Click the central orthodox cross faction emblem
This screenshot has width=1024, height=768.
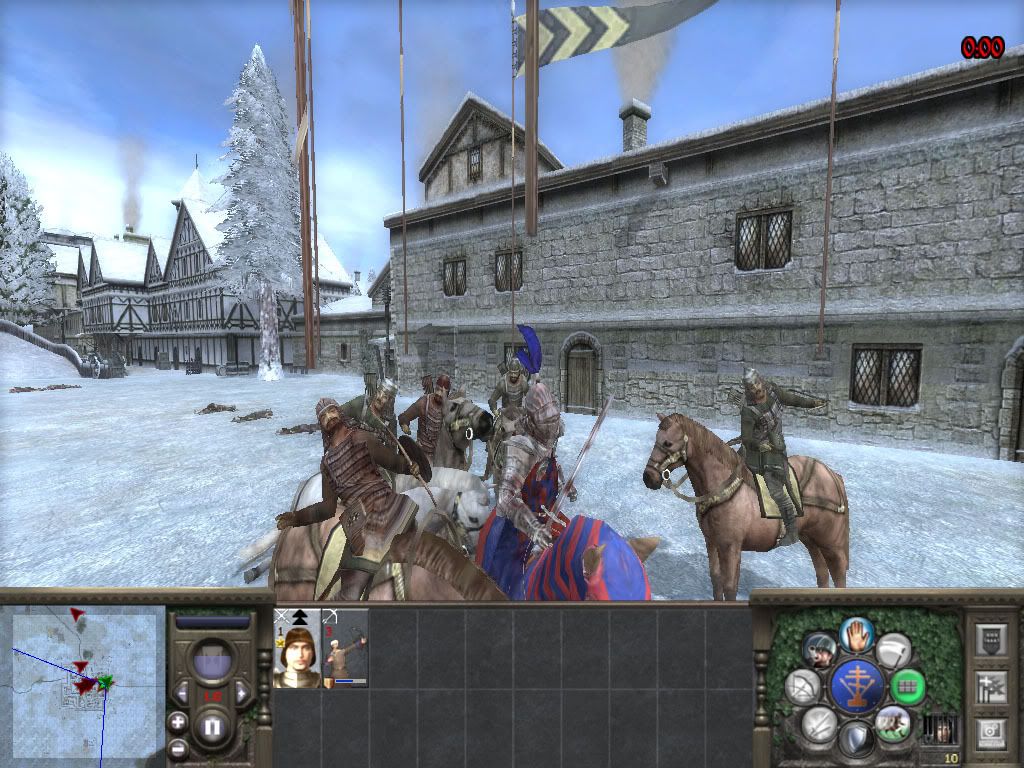(857, 686)
